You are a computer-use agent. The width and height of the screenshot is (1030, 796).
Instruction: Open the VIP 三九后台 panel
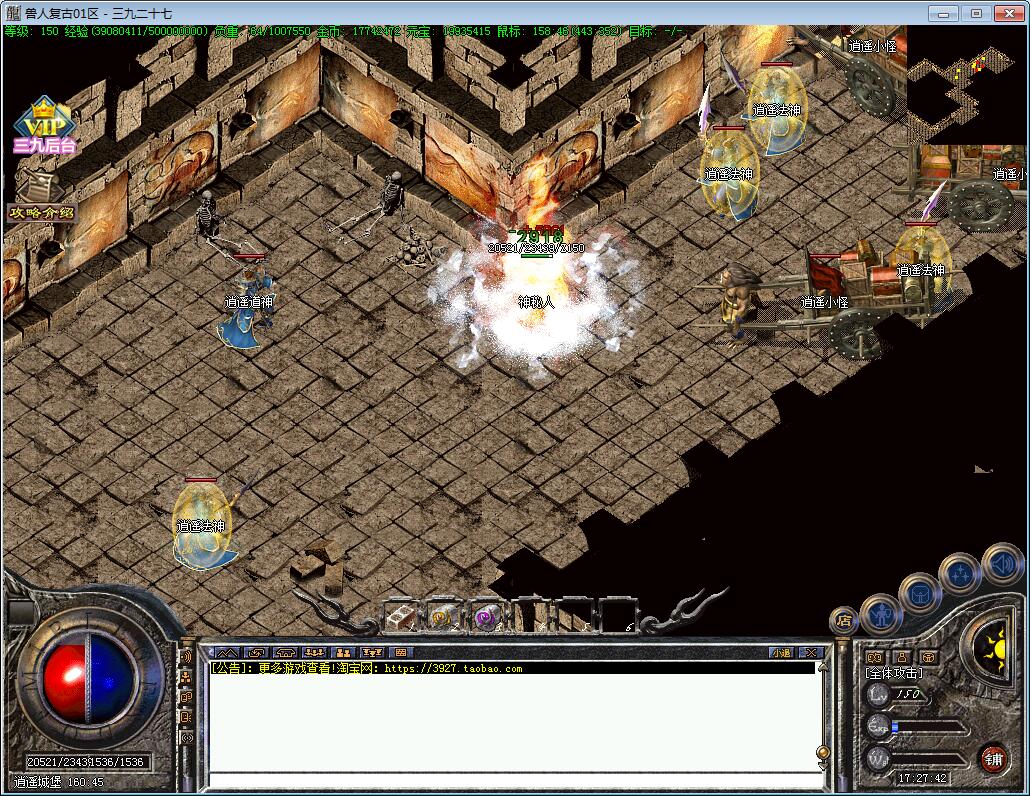click(44, 127)
